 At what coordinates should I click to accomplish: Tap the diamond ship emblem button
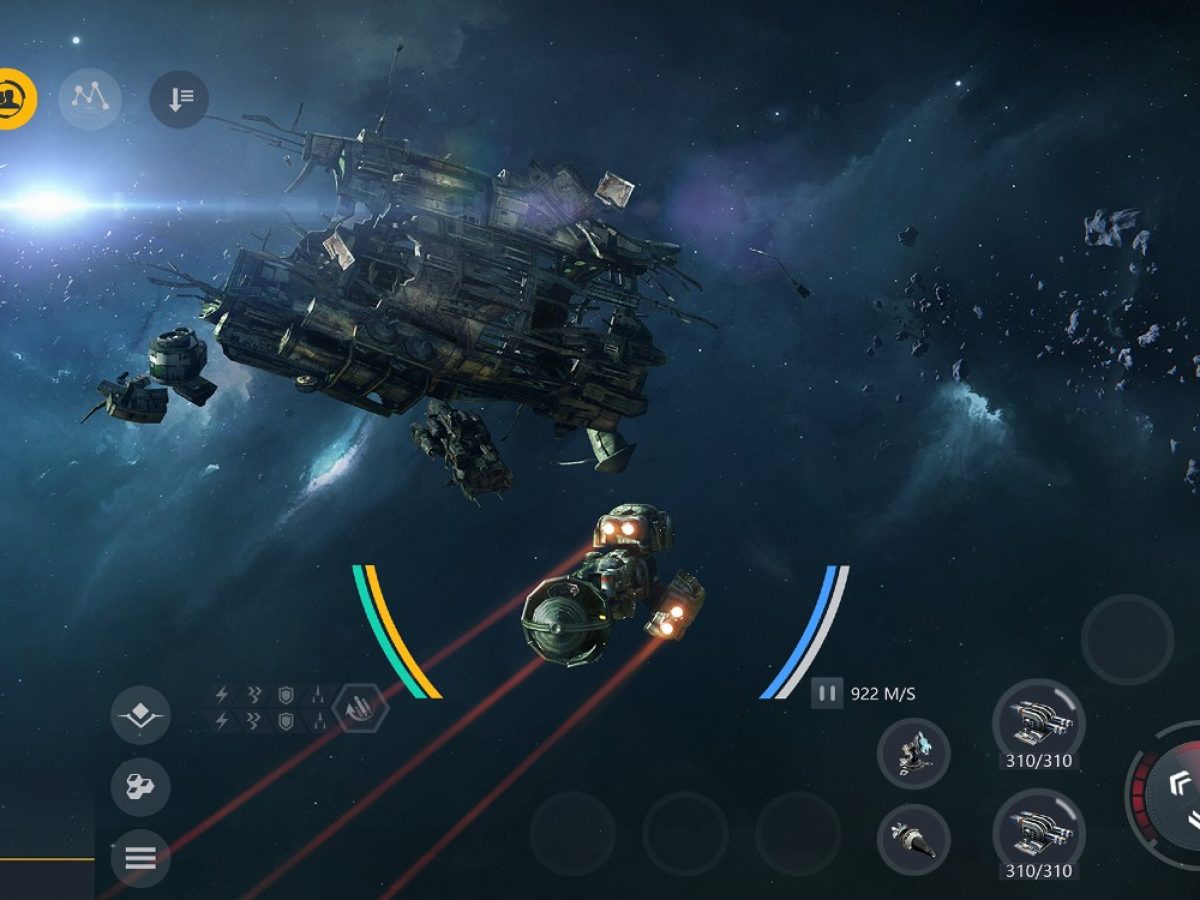pyautogui.click(x=140, y=715)
